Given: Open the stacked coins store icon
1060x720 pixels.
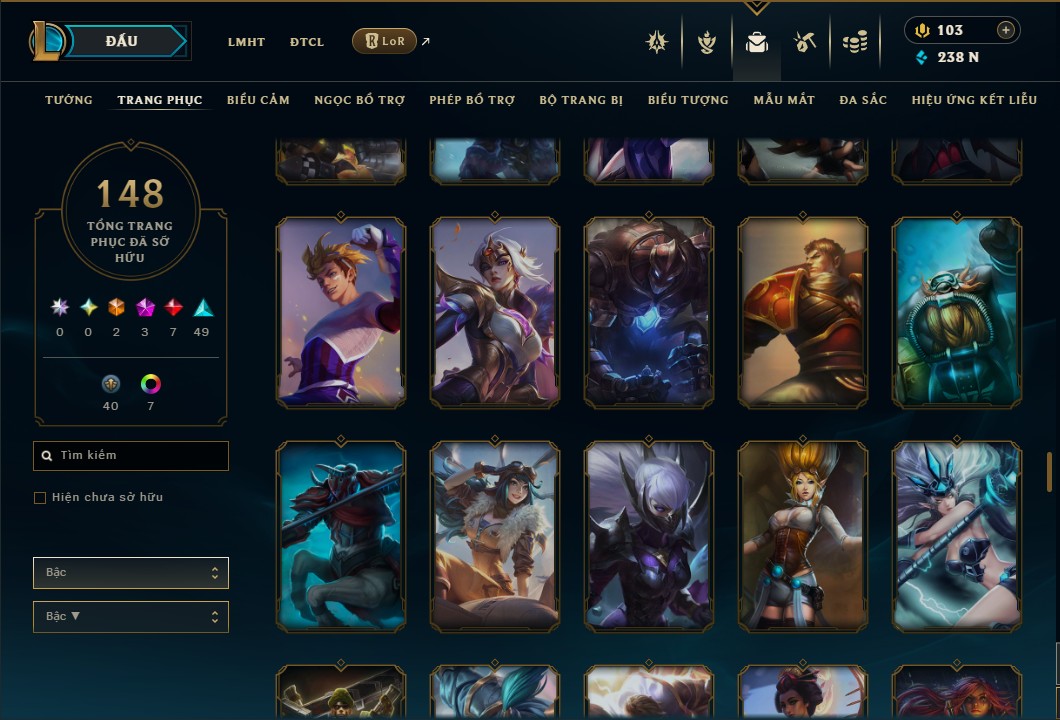Looking at the screenshot, I should coord(854,42).
